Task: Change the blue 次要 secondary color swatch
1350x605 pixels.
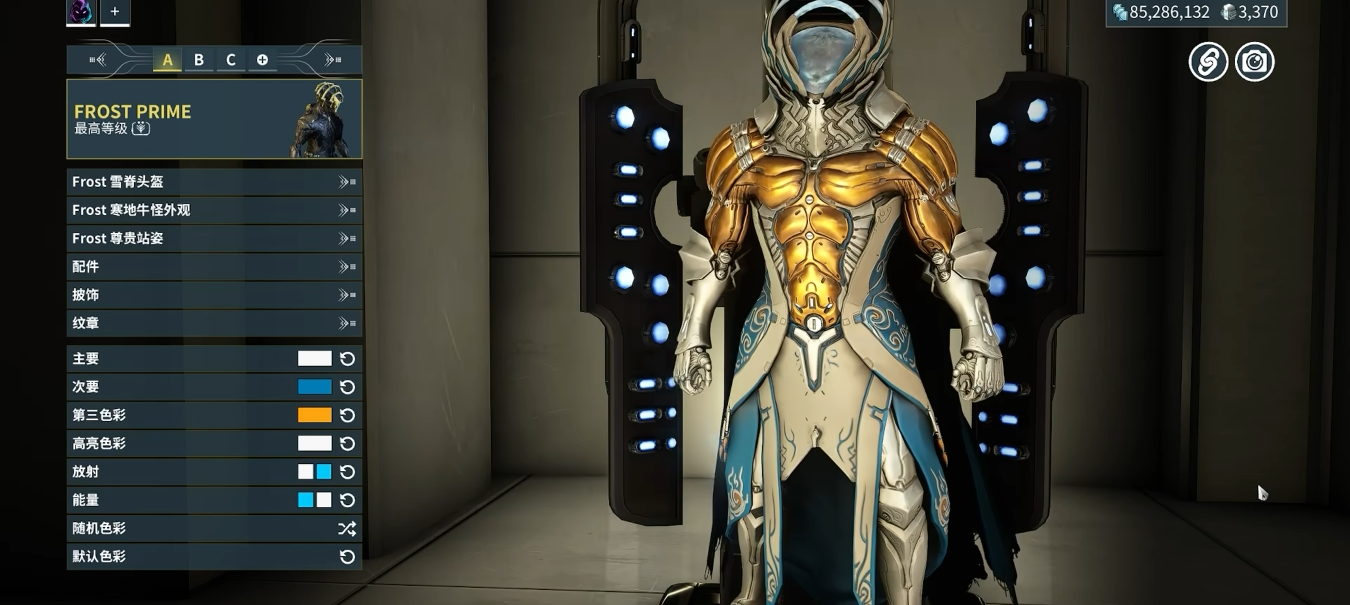Action: click(314, 387)
